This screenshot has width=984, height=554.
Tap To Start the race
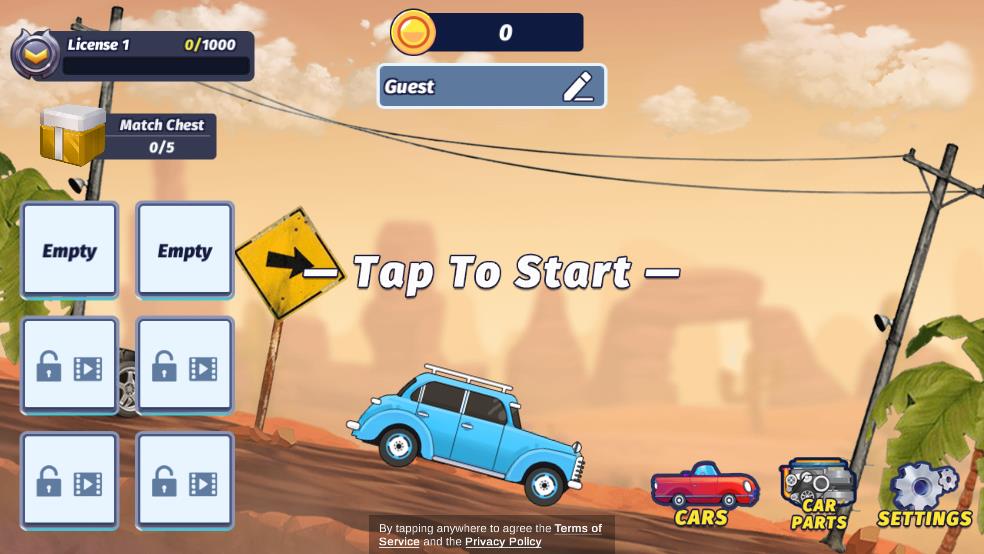491,272
